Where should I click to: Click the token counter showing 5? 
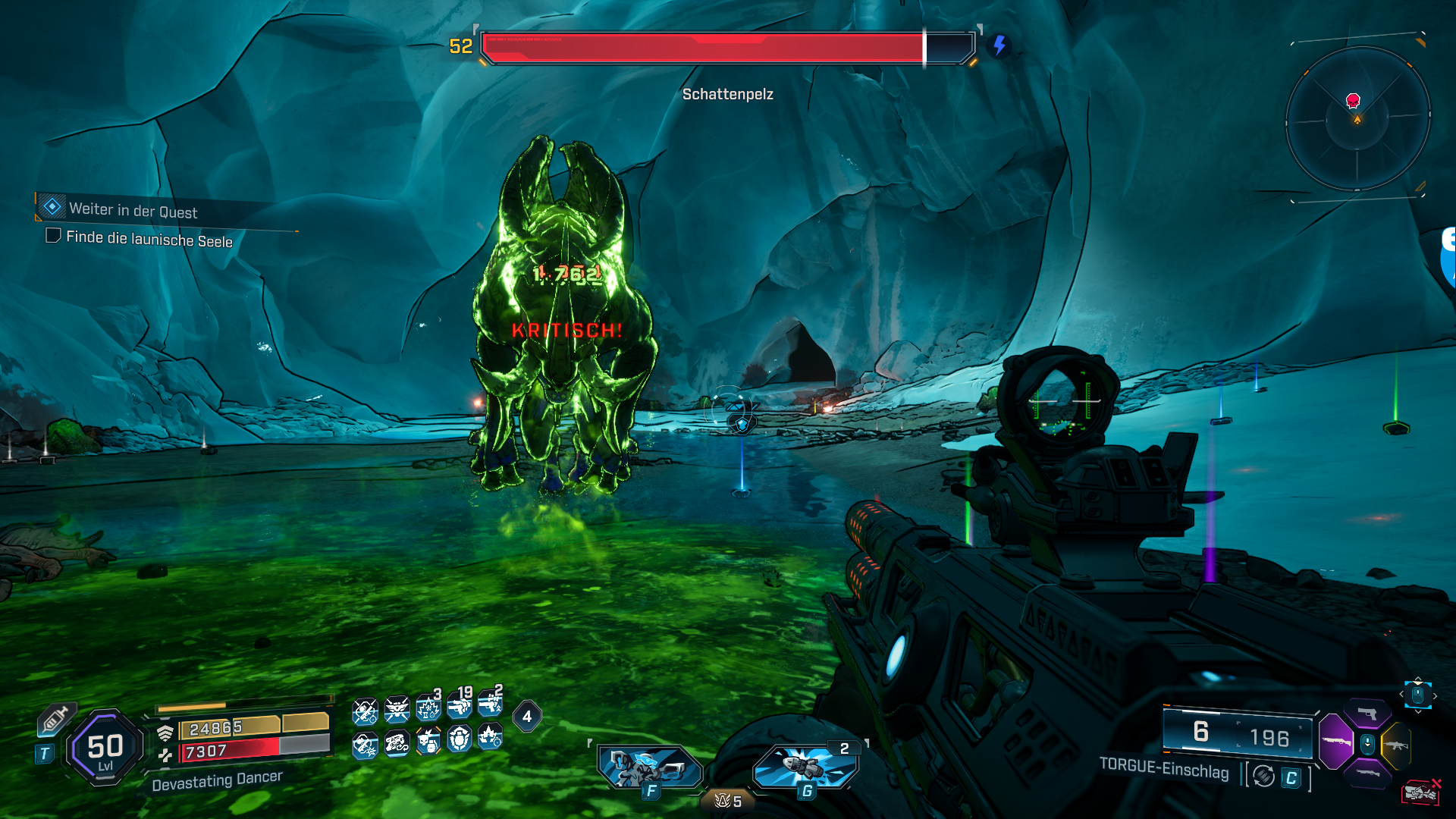(728, 801)
